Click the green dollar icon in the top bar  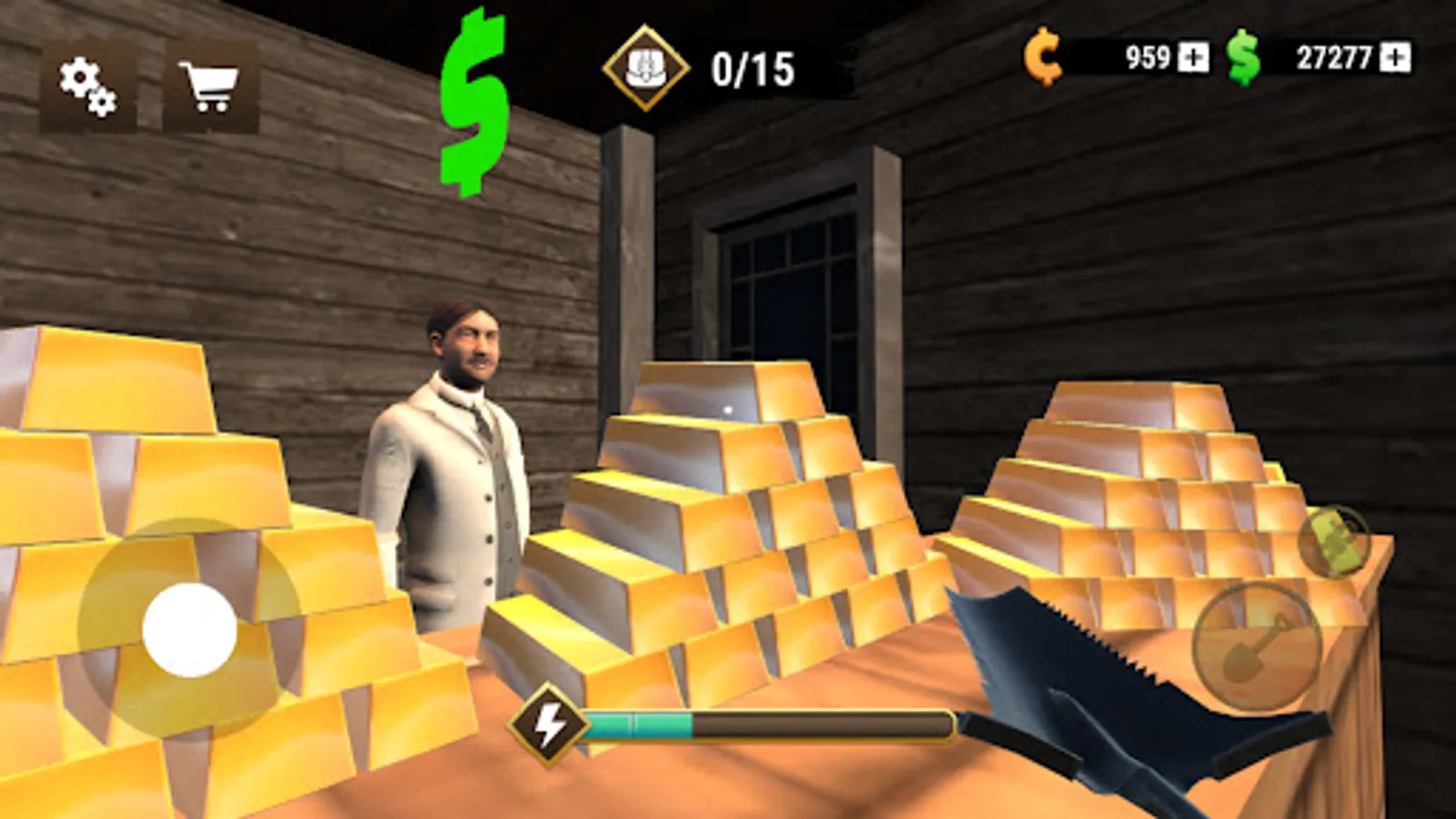click(x=1244, y=59)
